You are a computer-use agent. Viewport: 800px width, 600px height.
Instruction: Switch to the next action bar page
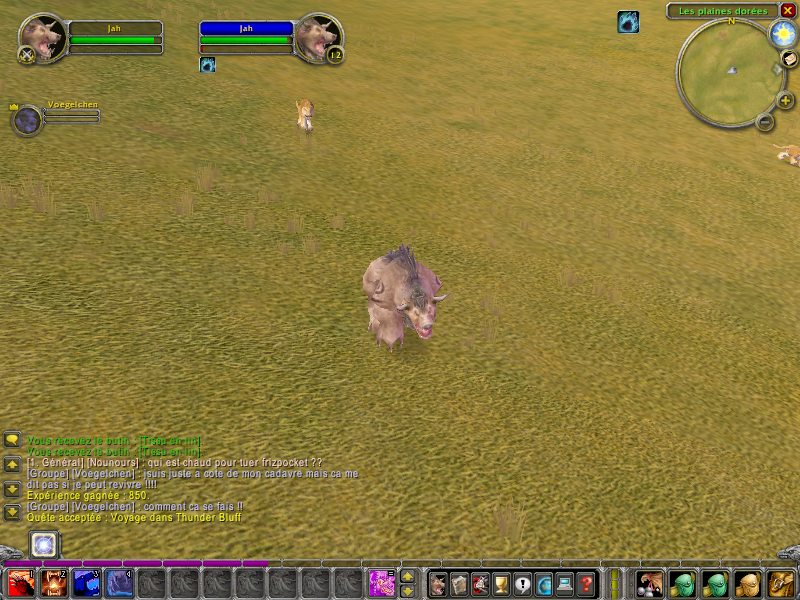(x=407, y=576)
